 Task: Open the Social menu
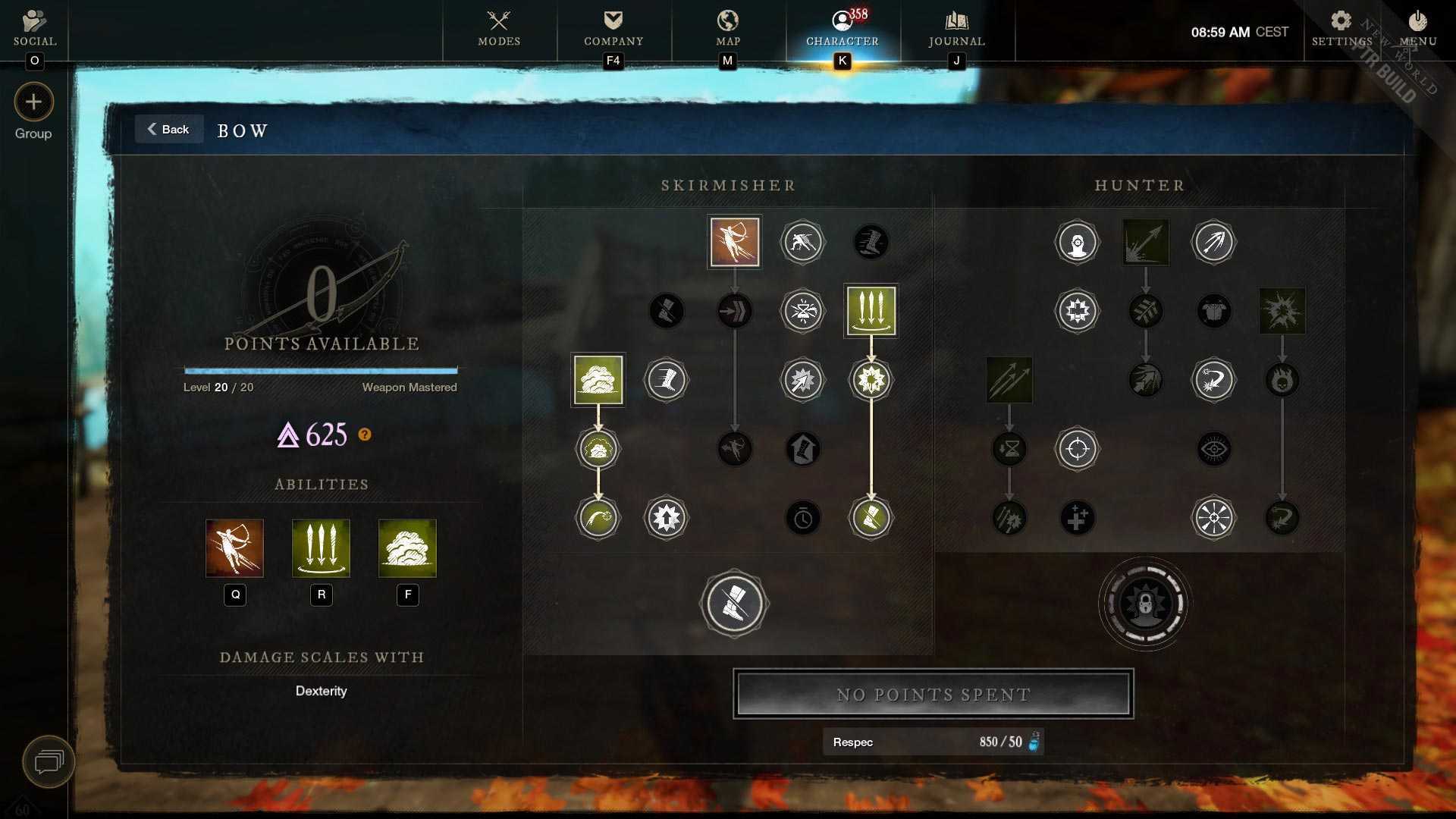[34, 28]
